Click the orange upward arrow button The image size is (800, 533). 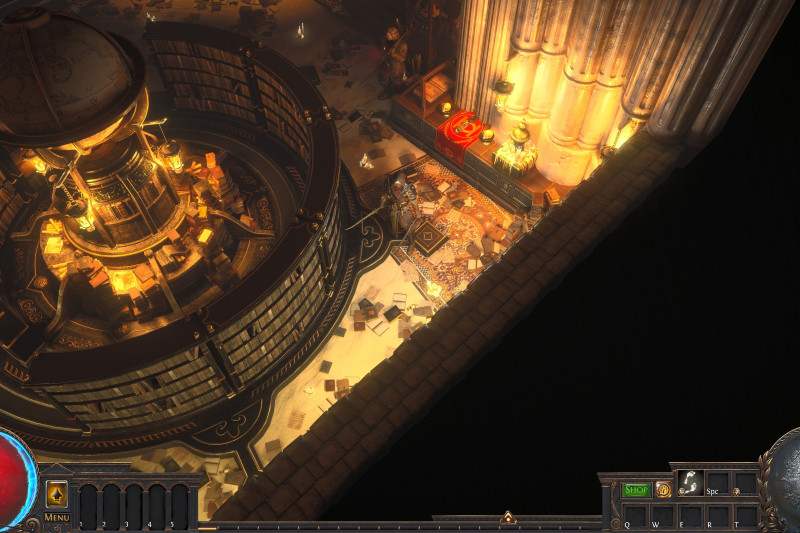click(57, 493)
